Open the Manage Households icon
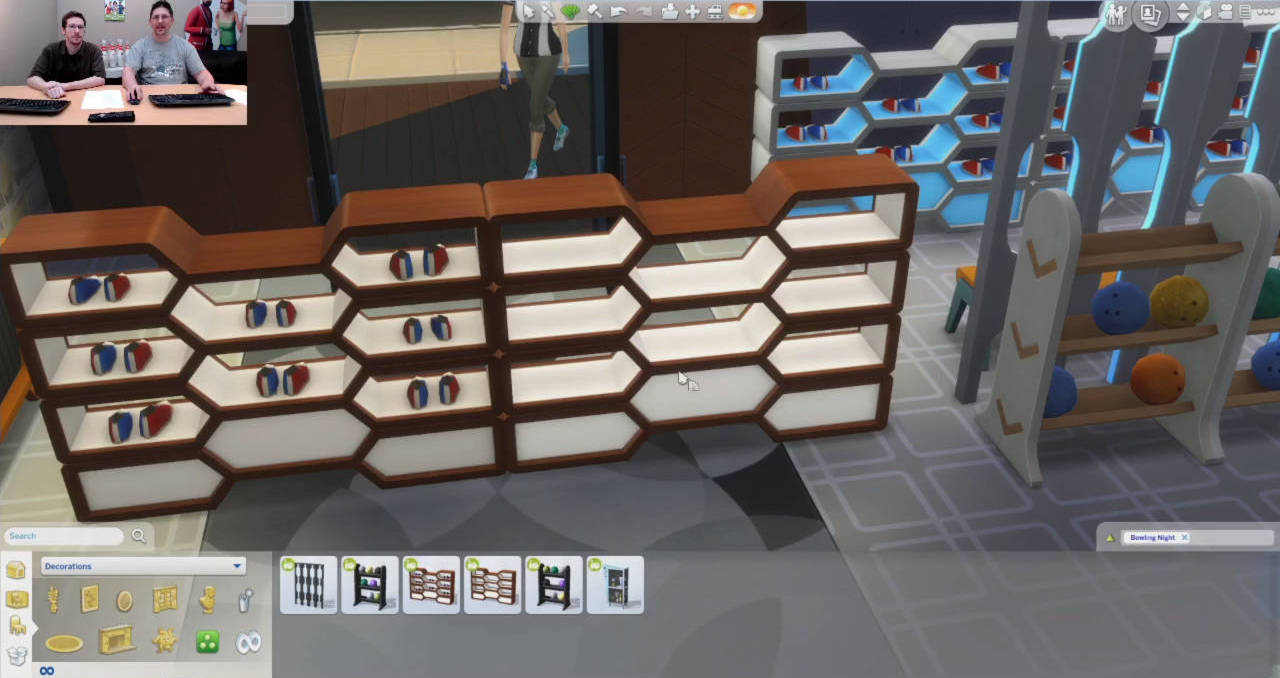This screenshot has width=1280, height=678. 1117,14
